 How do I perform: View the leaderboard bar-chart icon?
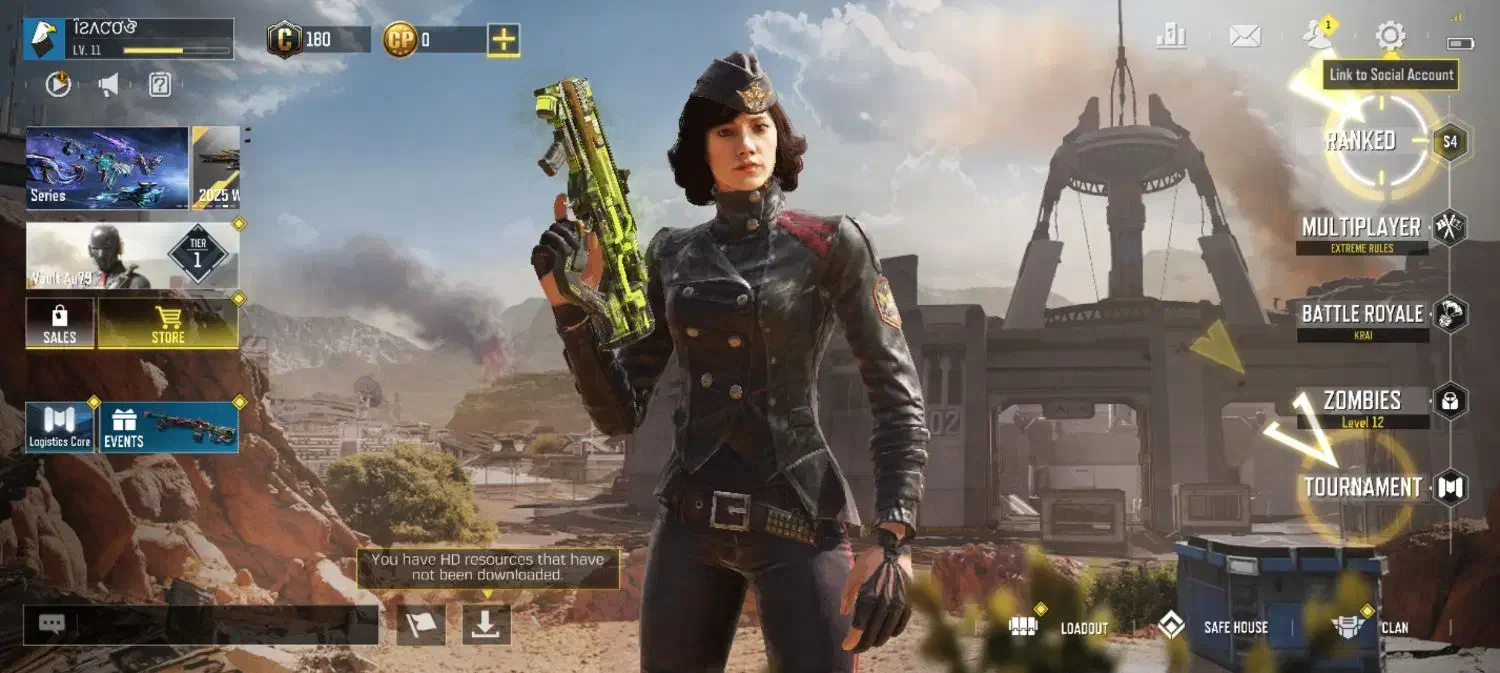click(x=1171, y=37)
